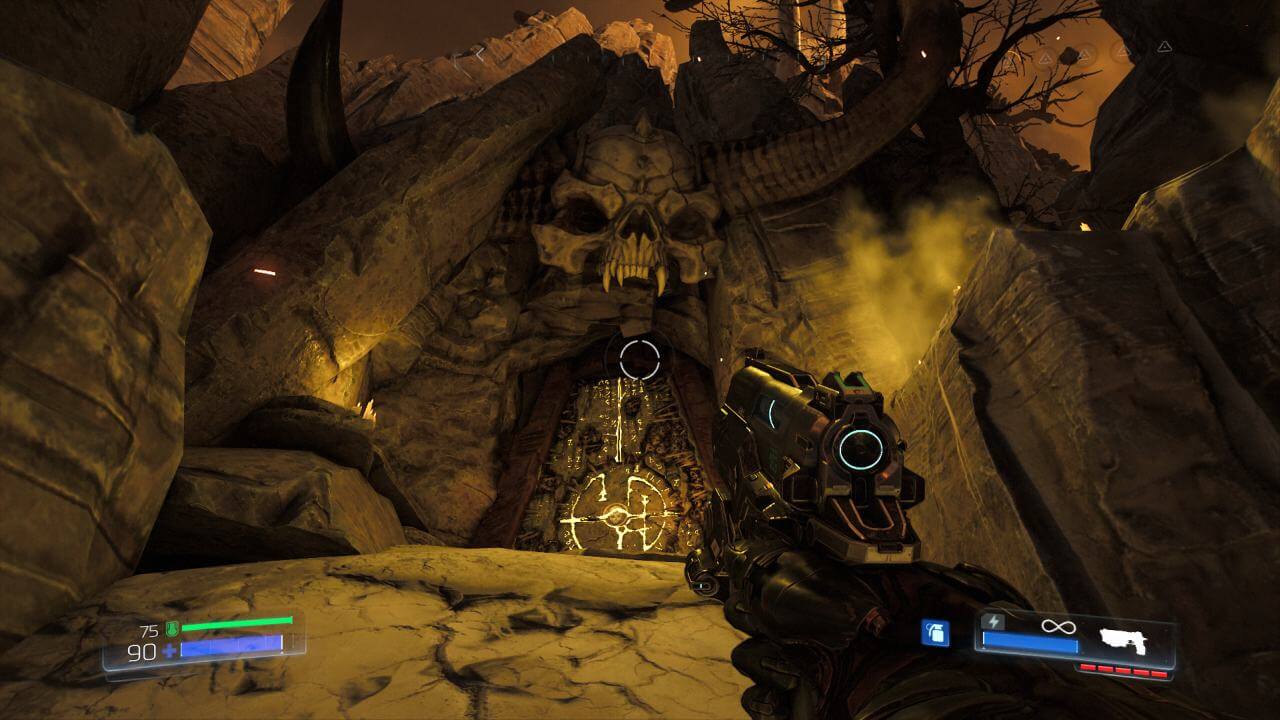
Task: Click the triangle button prompt near the top right
Action: (x=1164, y=47)
